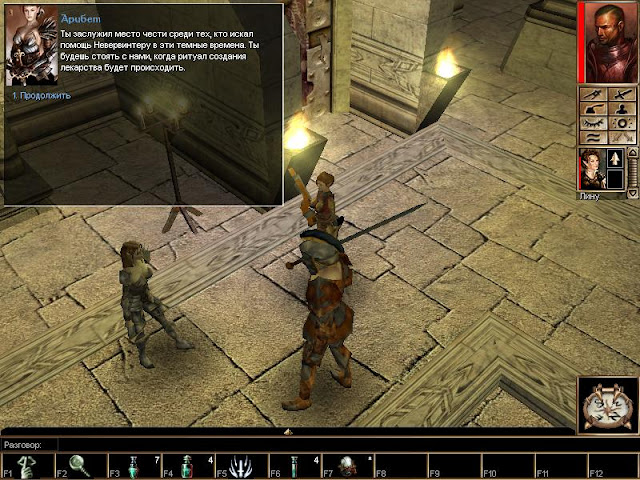Click the compass face in the corner
The width and height of the screenshot is (640, 480).
606,405
